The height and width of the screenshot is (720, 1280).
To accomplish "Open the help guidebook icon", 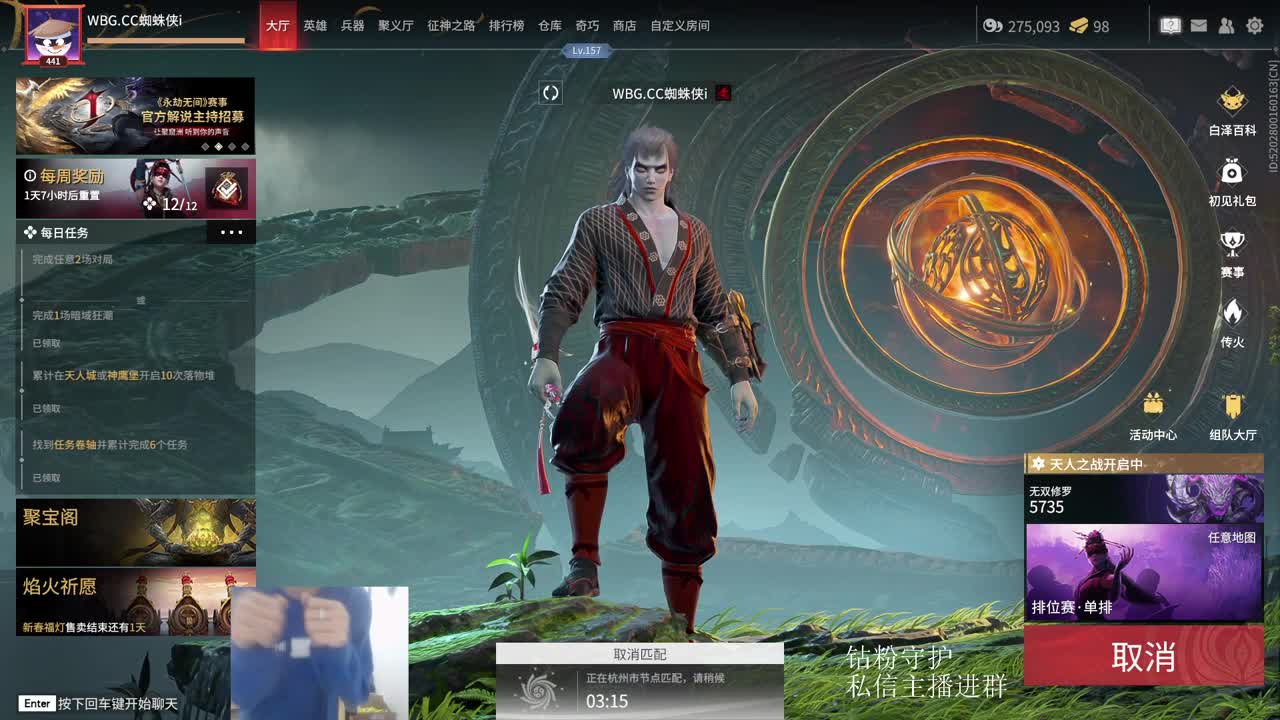I will point(1170,26).
